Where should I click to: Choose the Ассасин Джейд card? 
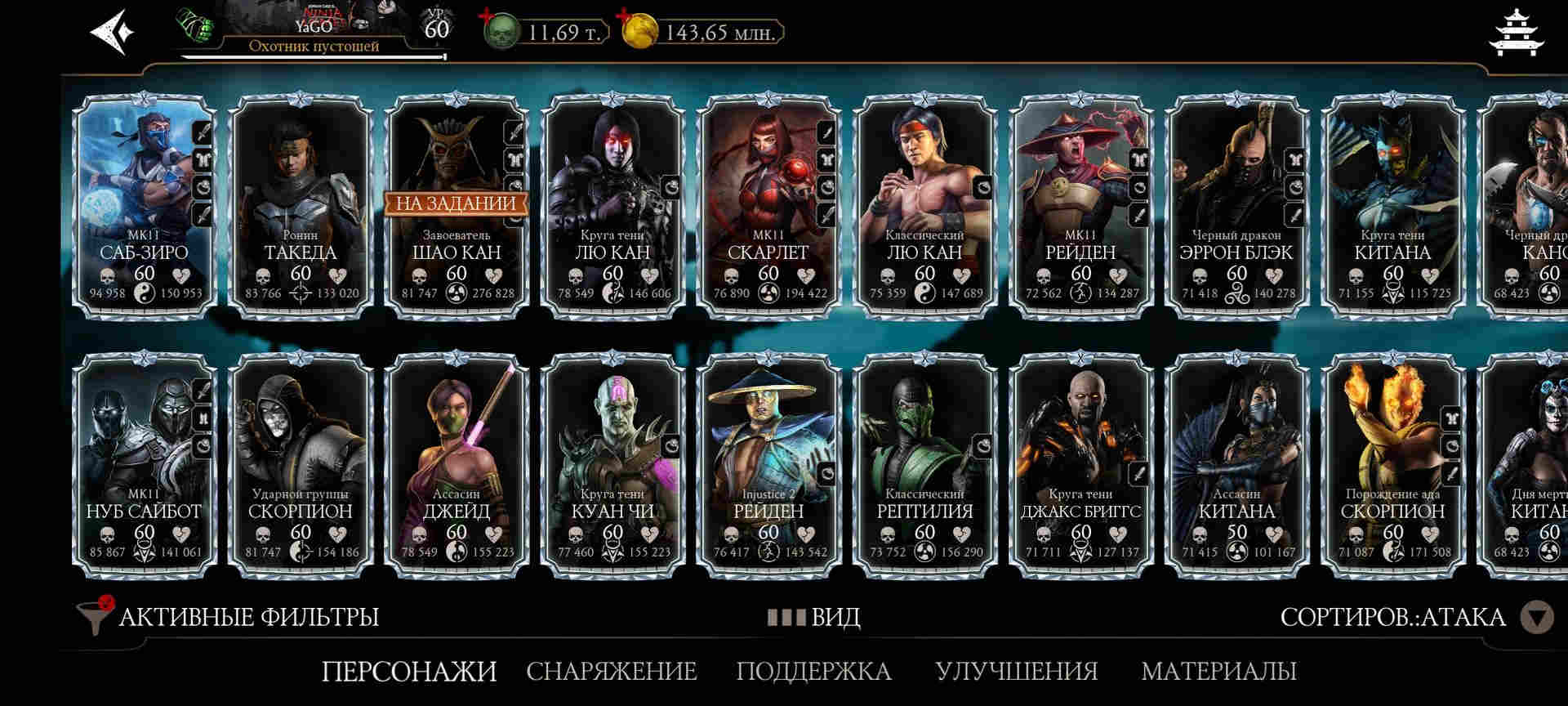pyautogui.click(x=457, y=466)
